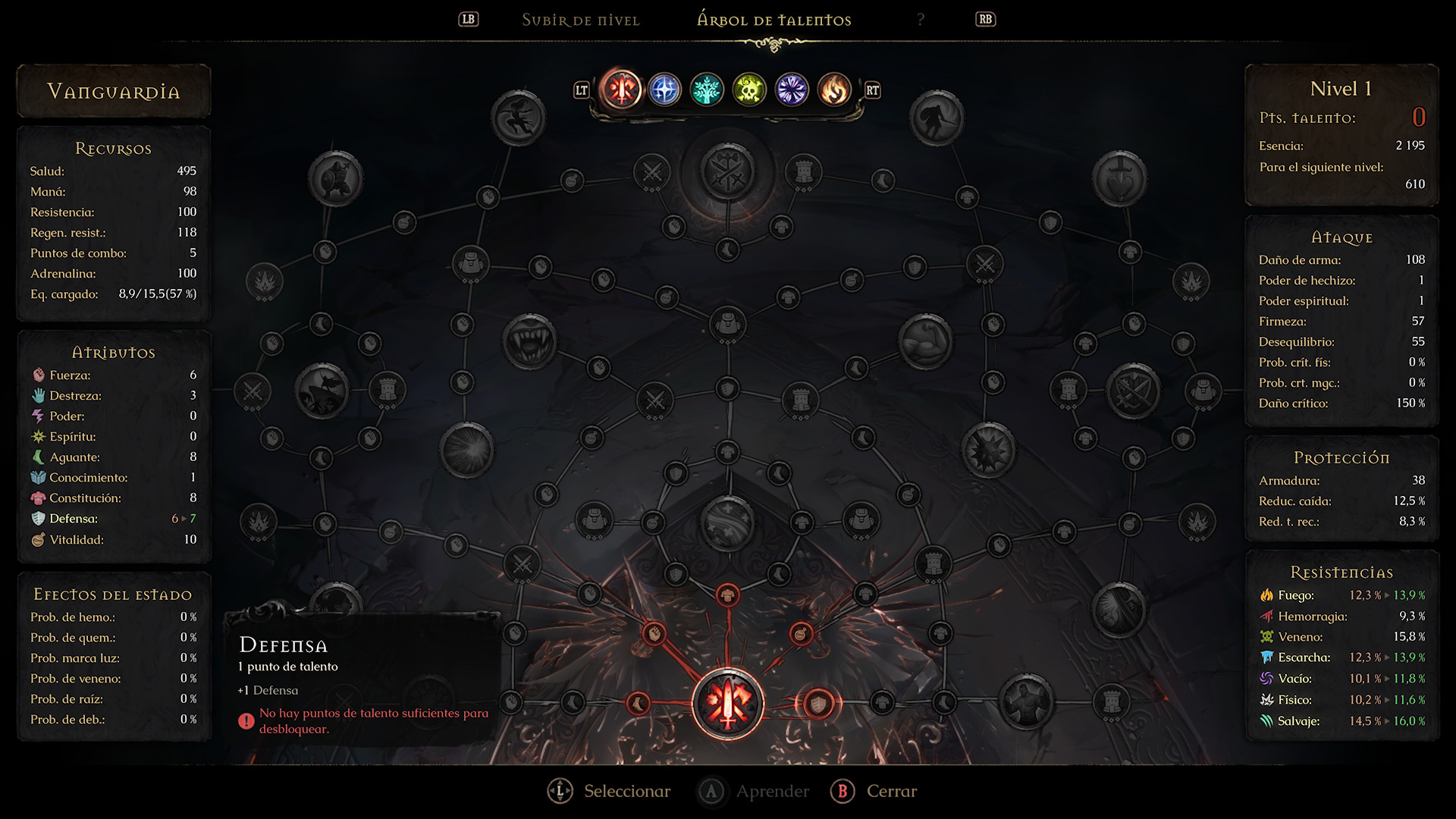Screen dimensions: 1456x819
Task: Choose the blue four-point star talent tree
Action: click(664, 90)
